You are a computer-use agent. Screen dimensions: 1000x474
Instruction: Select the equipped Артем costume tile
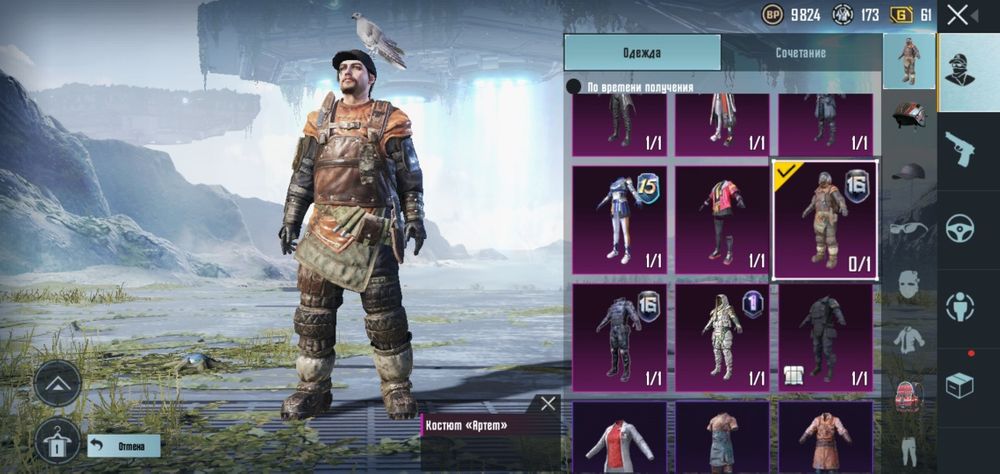coord(825,219)
